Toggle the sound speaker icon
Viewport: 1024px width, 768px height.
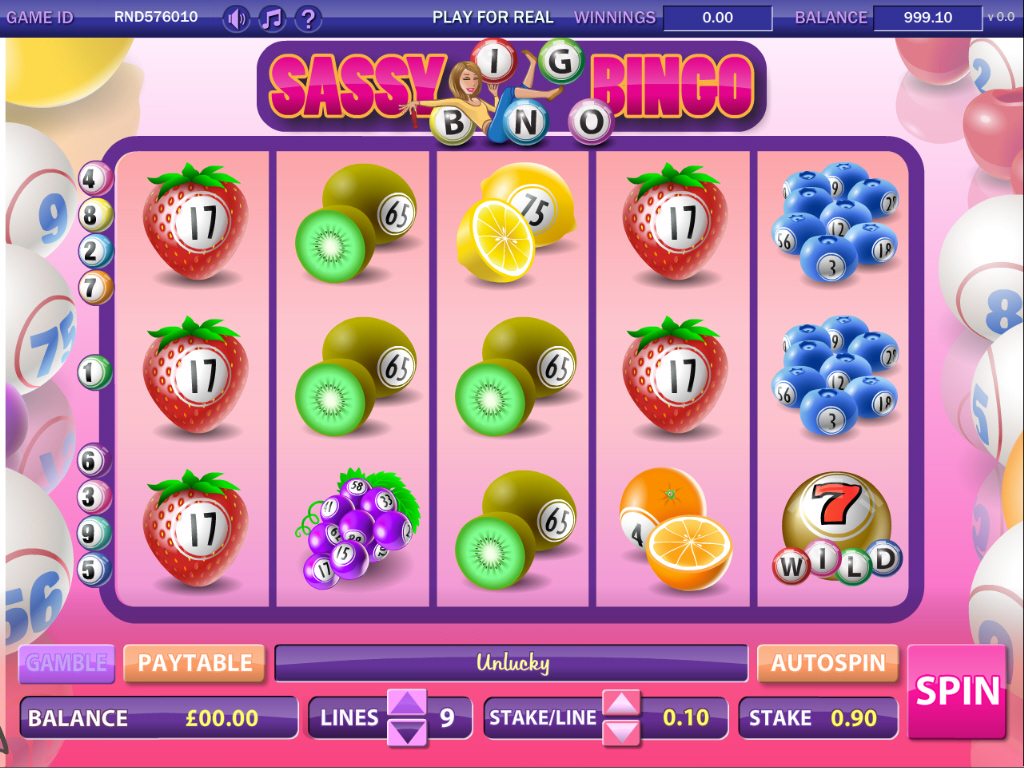[236, 18]
